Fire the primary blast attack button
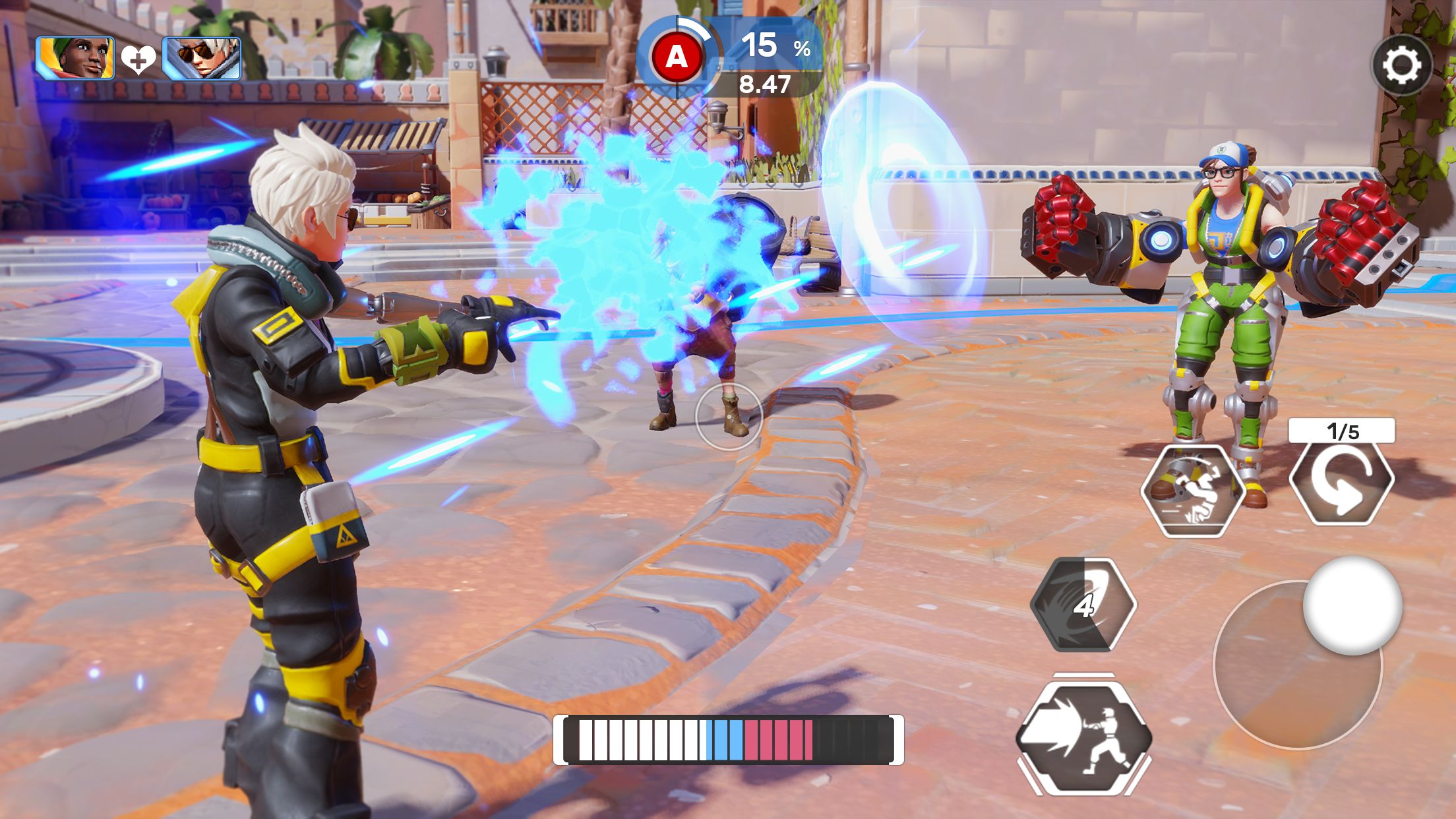1456x819 pixels. click(1084, 737)
